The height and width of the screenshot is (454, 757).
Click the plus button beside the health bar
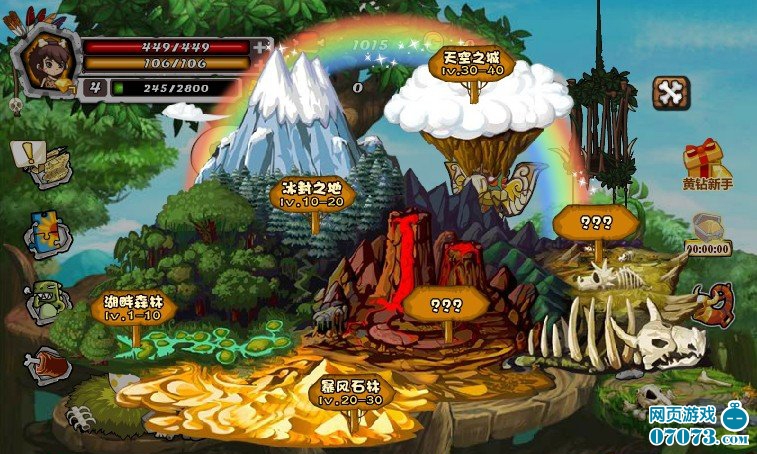coord(261,46)
